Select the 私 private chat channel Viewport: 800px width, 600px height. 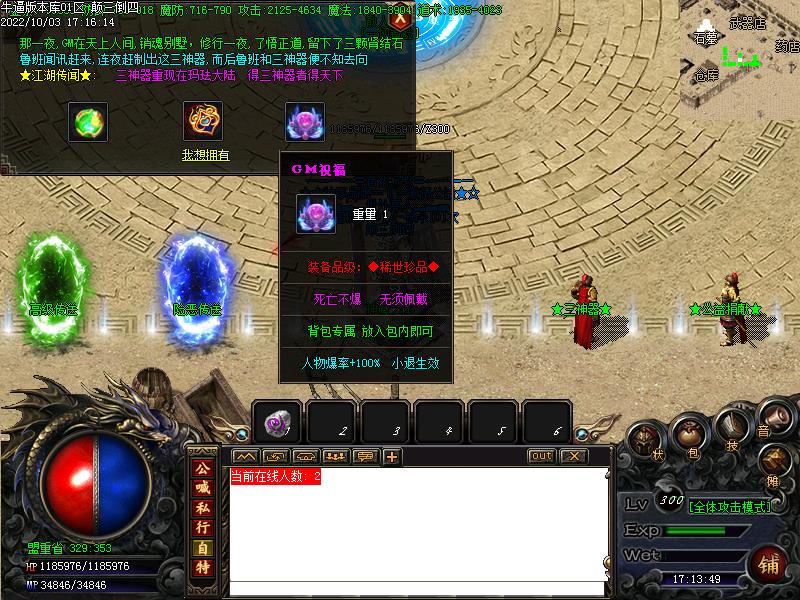202,508
